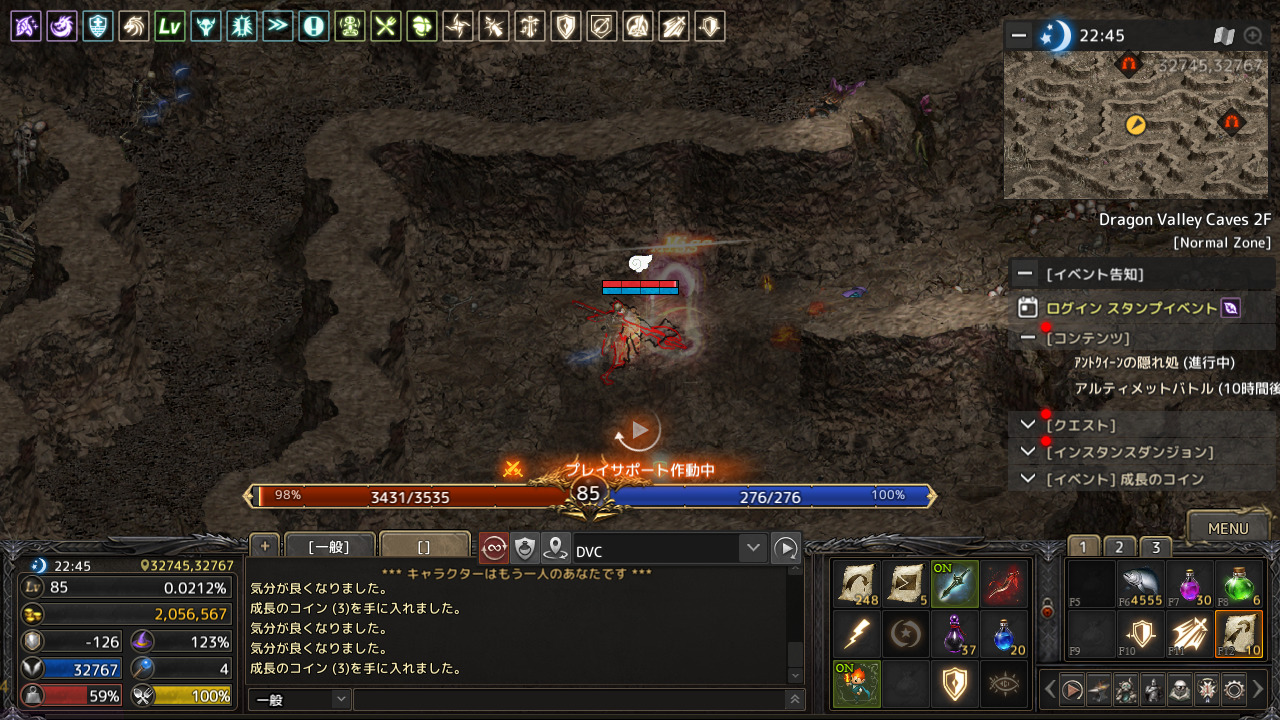
Task: Select the [一般] chat tab
Action: tap(329, 547)
